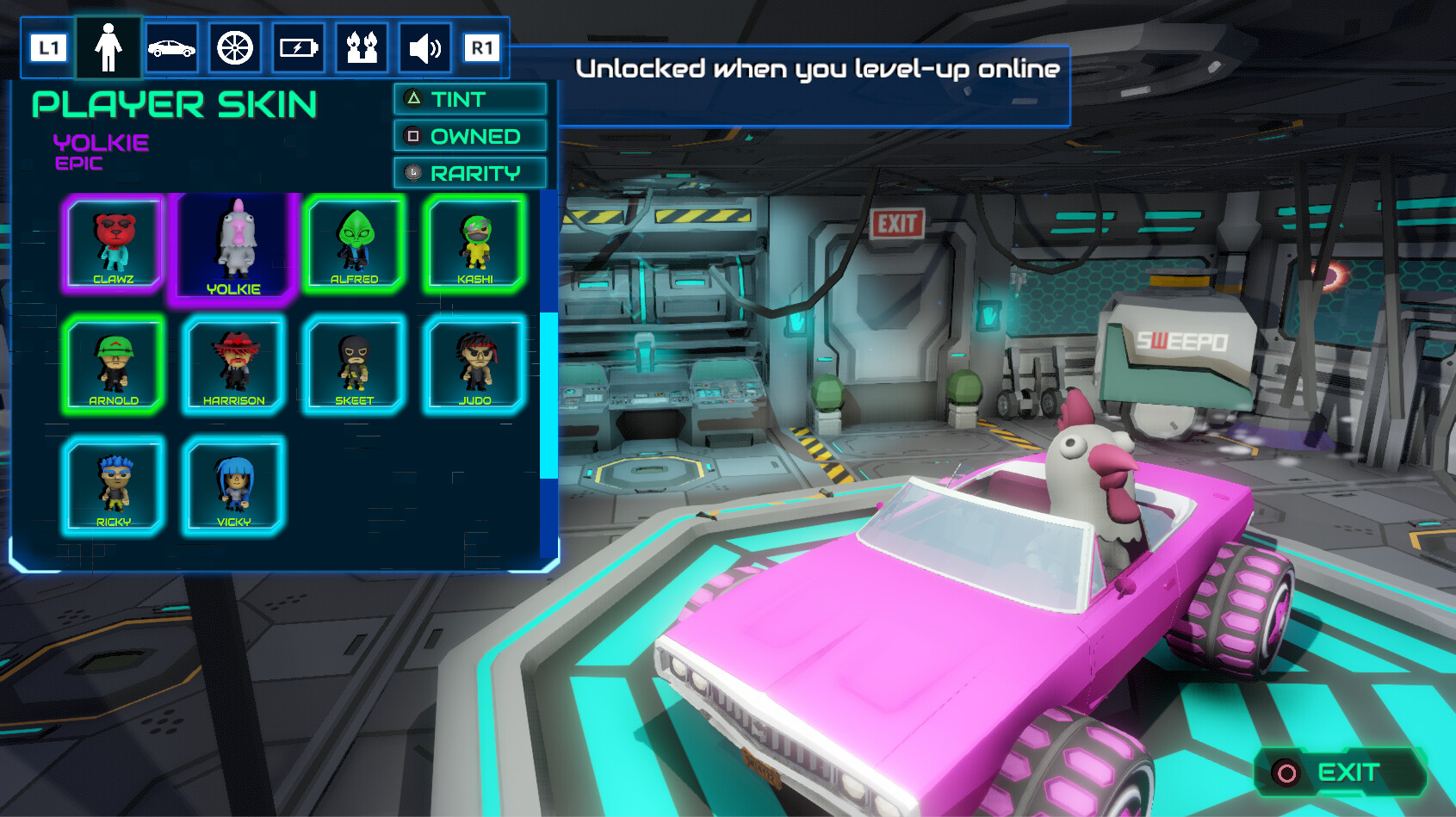Open the horn sound customization tab
1456x817 pixels.
pyautogui.click(x=424, y=48)
